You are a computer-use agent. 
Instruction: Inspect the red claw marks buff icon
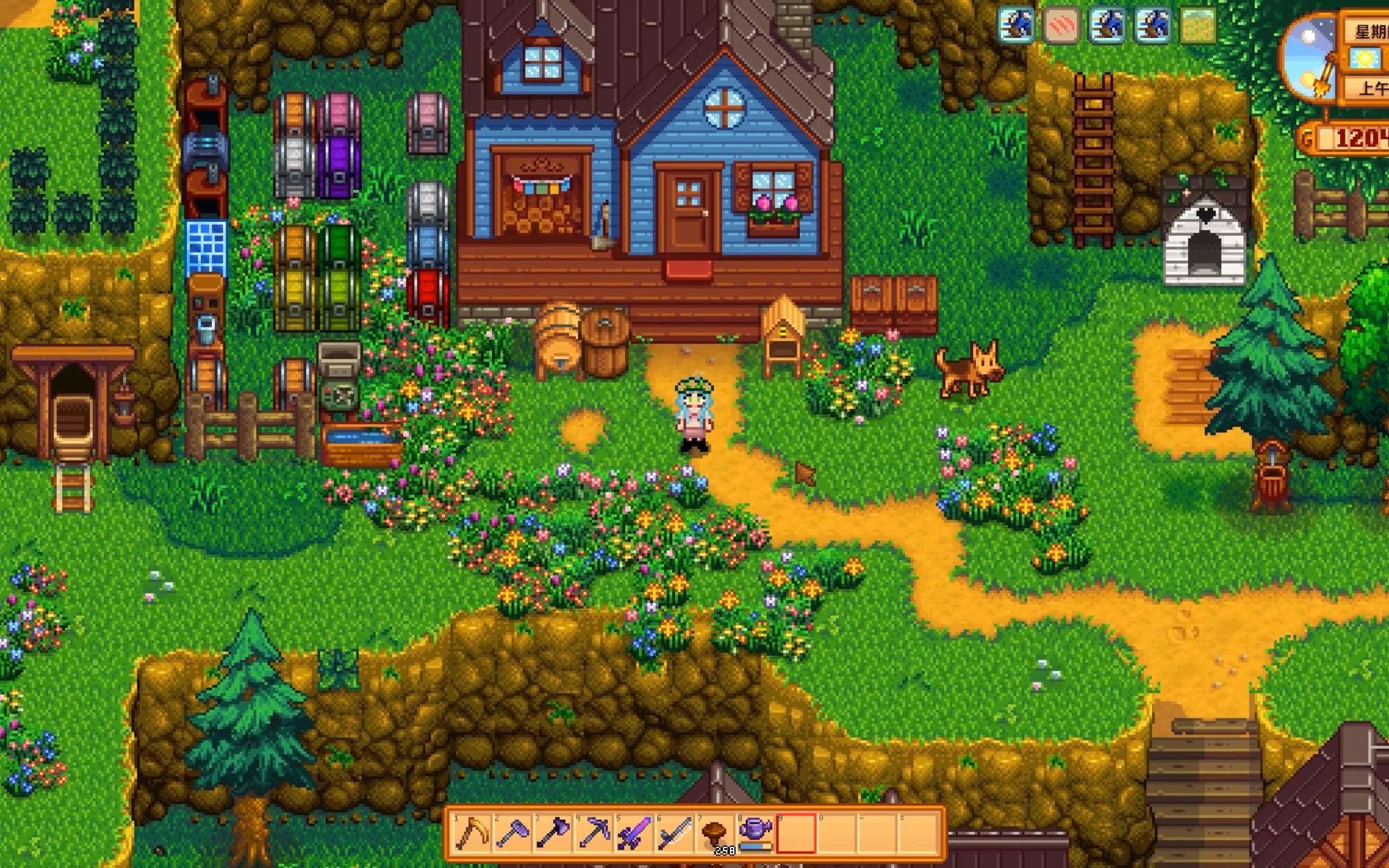pyautogui.click(x=1061, y=25)
